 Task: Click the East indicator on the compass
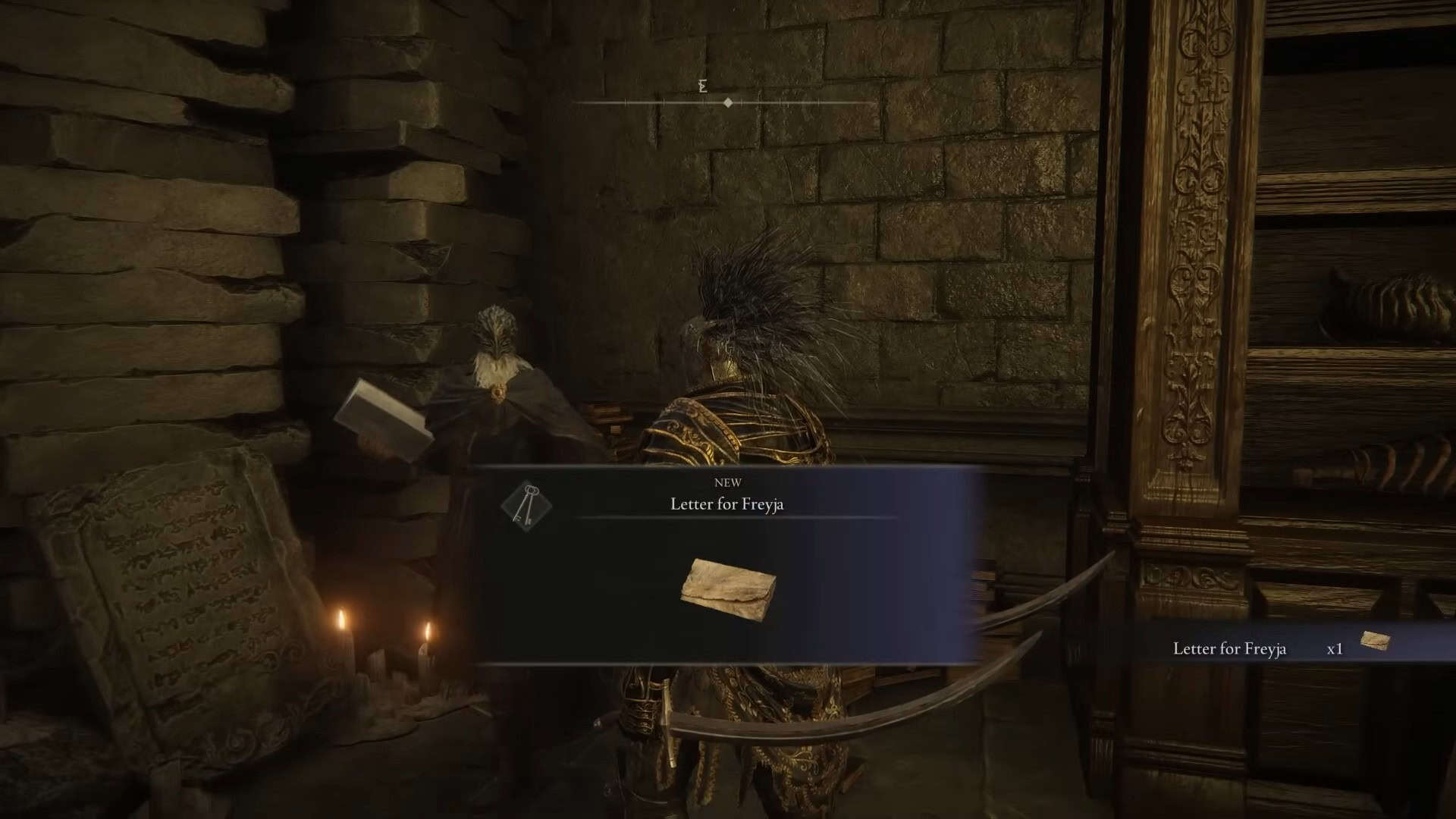[701, 86]
